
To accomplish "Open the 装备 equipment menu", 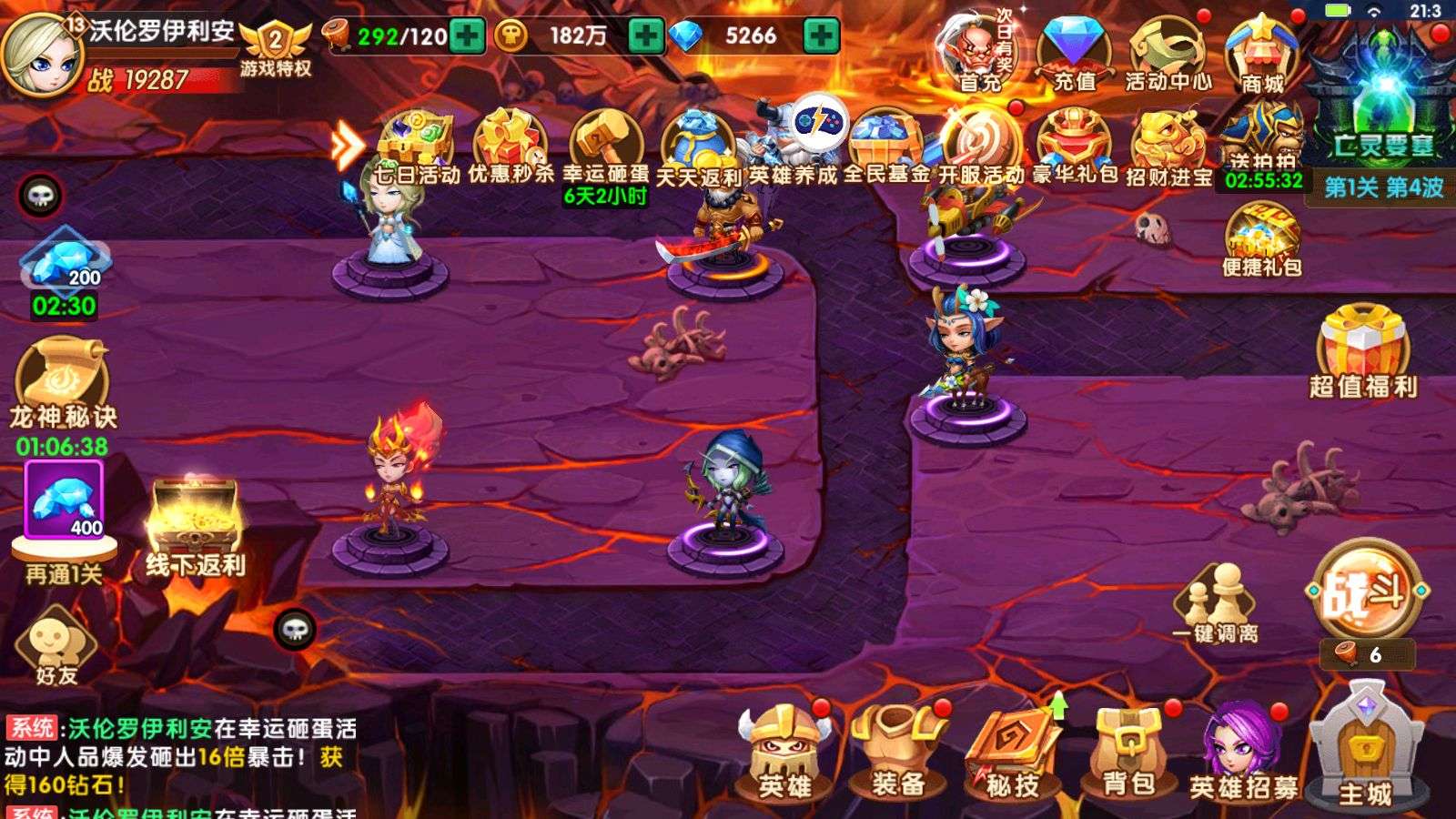I will coord(897,754).
